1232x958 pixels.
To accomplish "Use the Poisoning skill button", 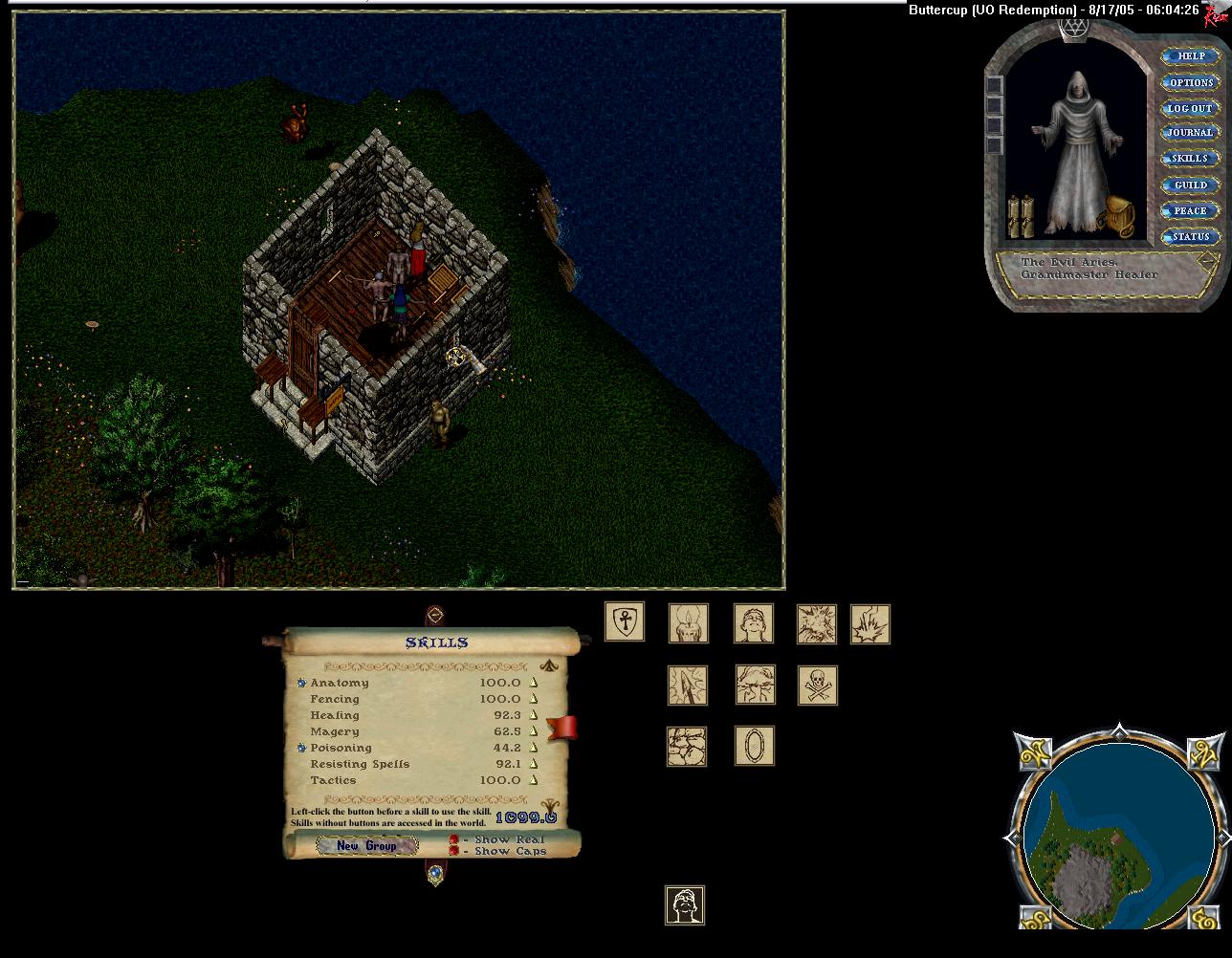I will point(301,748).
